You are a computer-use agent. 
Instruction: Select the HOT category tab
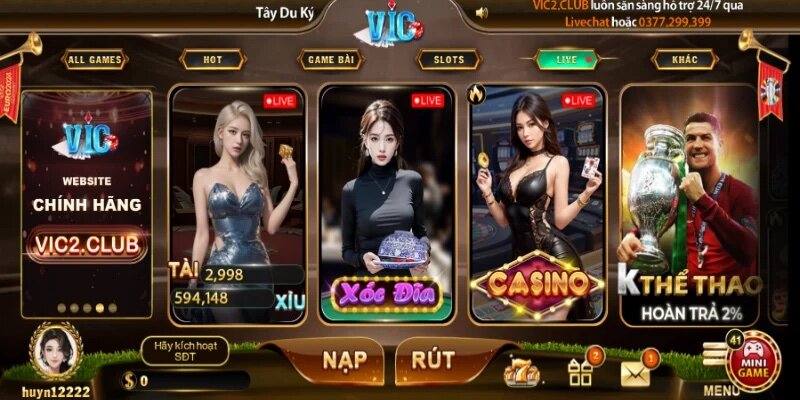[213, 60]
